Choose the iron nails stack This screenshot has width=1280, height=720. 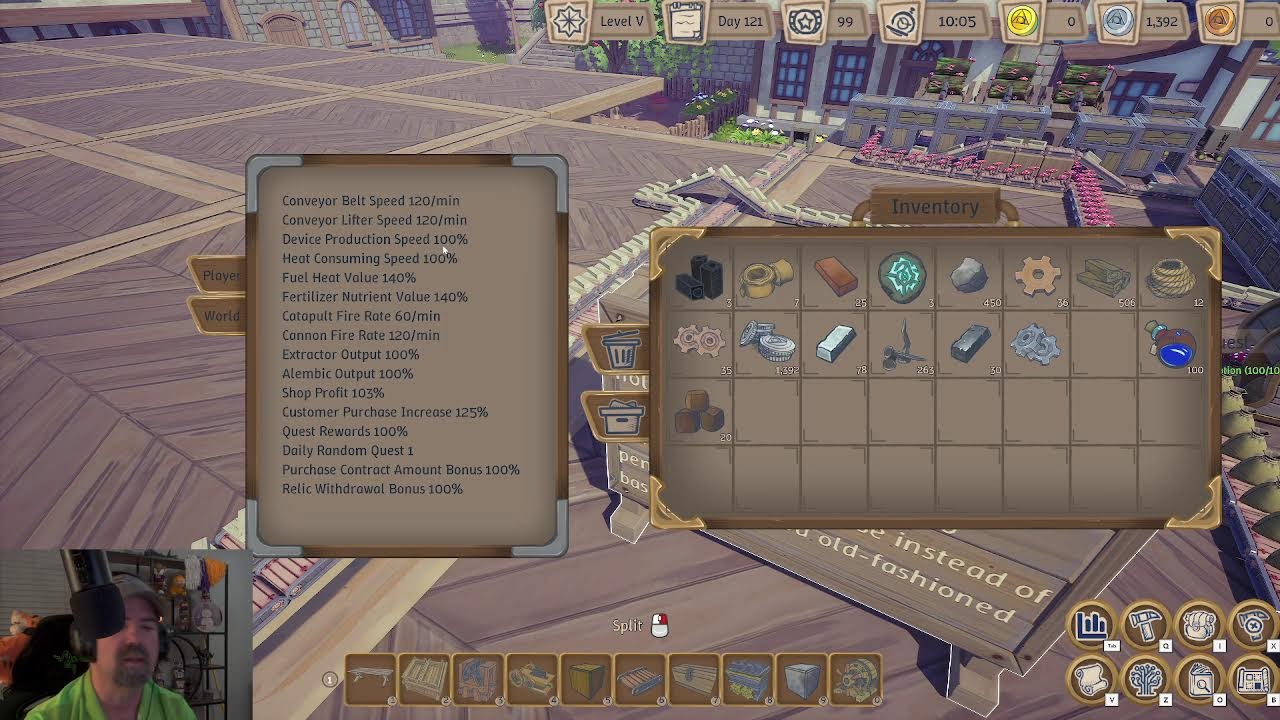[x=902, y=345]
